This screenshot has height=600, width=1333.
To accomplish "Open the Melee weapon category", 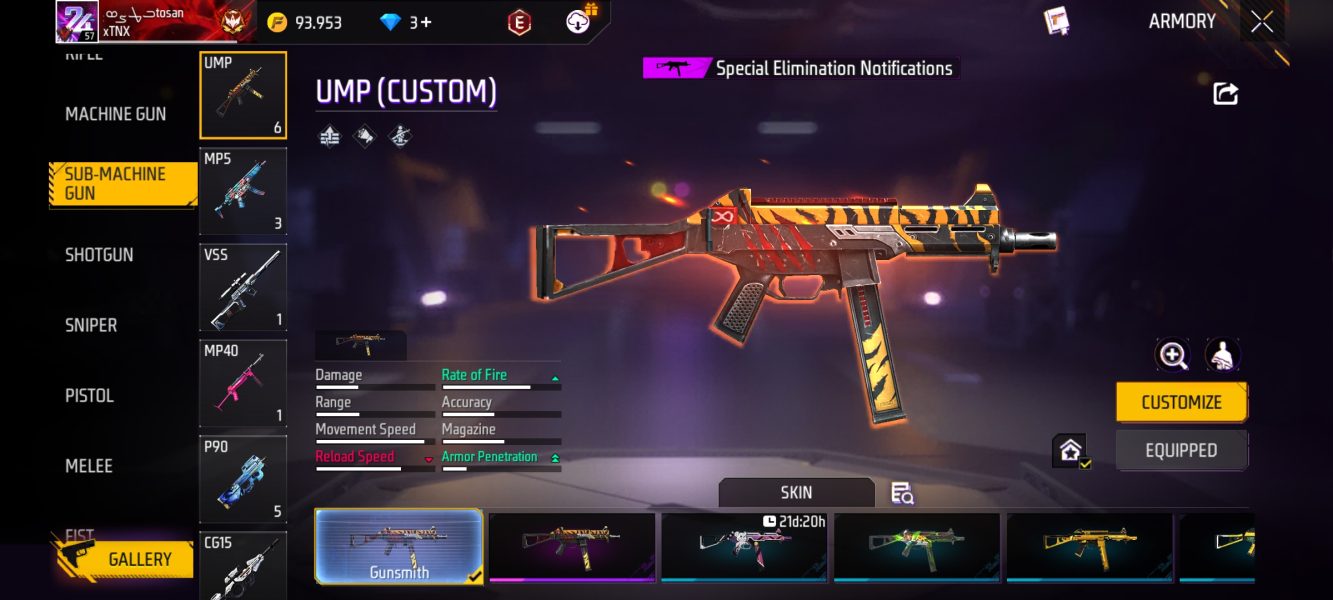I will (89, 466).
